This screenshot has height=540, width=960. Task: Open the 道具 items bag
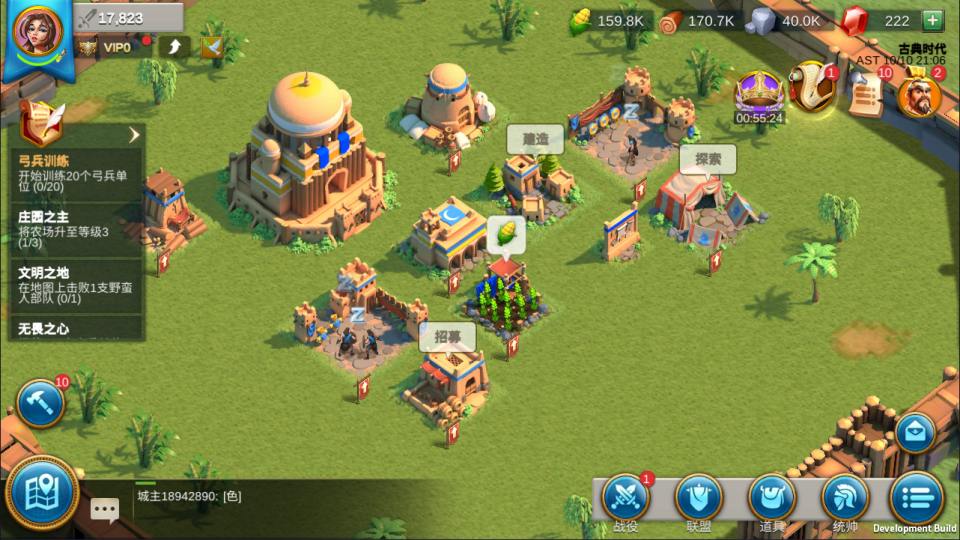tap(772, 501)
